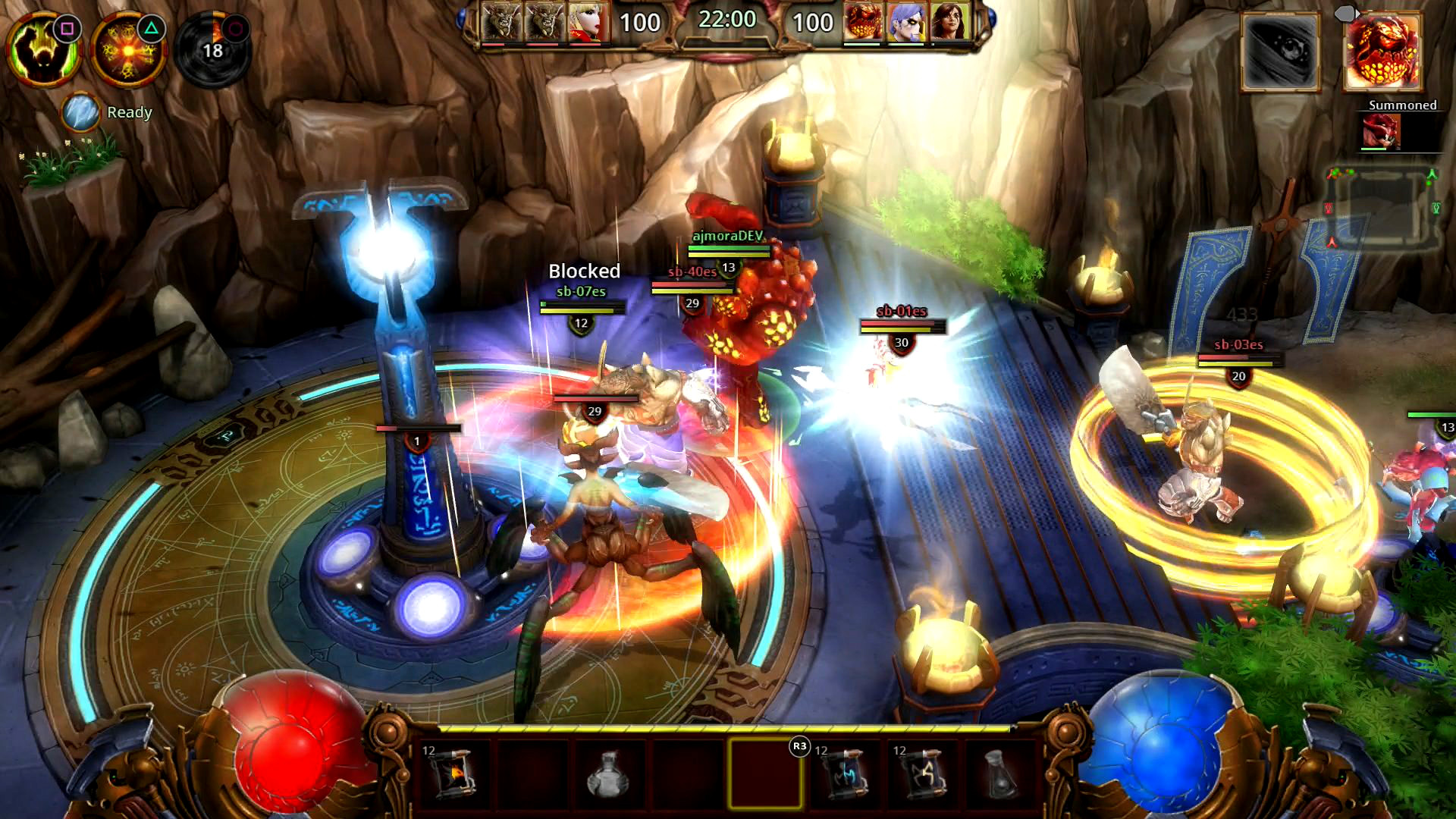Select the tall grey vial slot
The width and height of the screenshot is (1456, 819).
(999, 773)
